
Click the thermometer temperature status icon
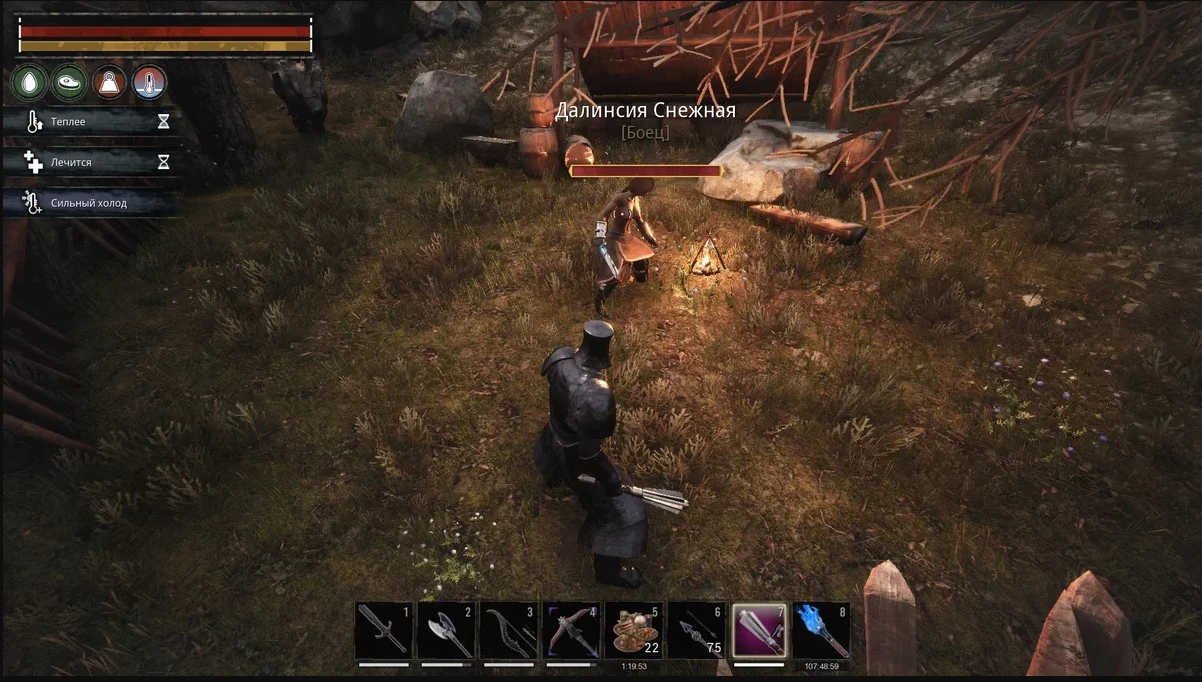pyautogui.click(x=149, y=83)
